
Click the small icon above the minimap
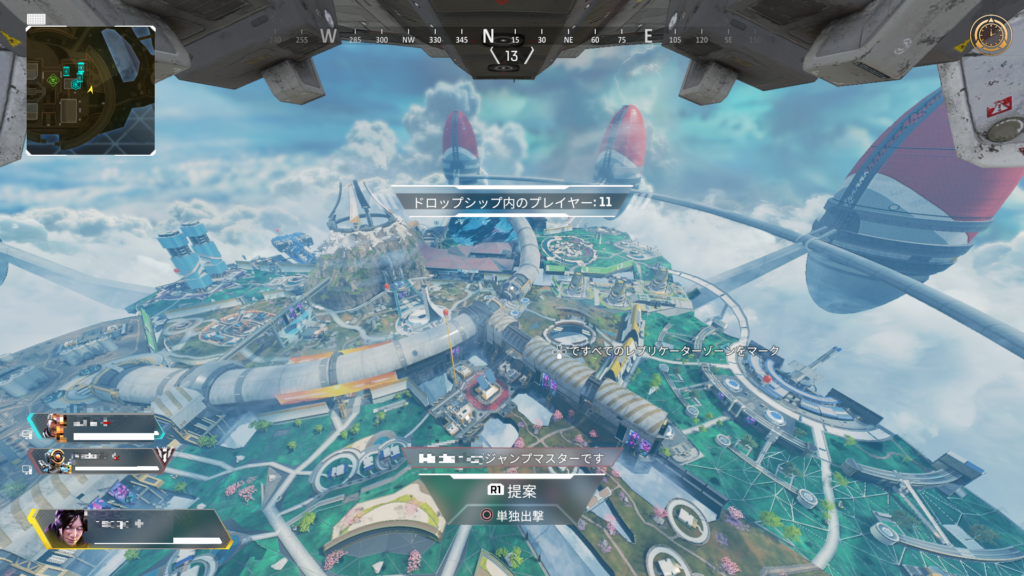[37, 18]
